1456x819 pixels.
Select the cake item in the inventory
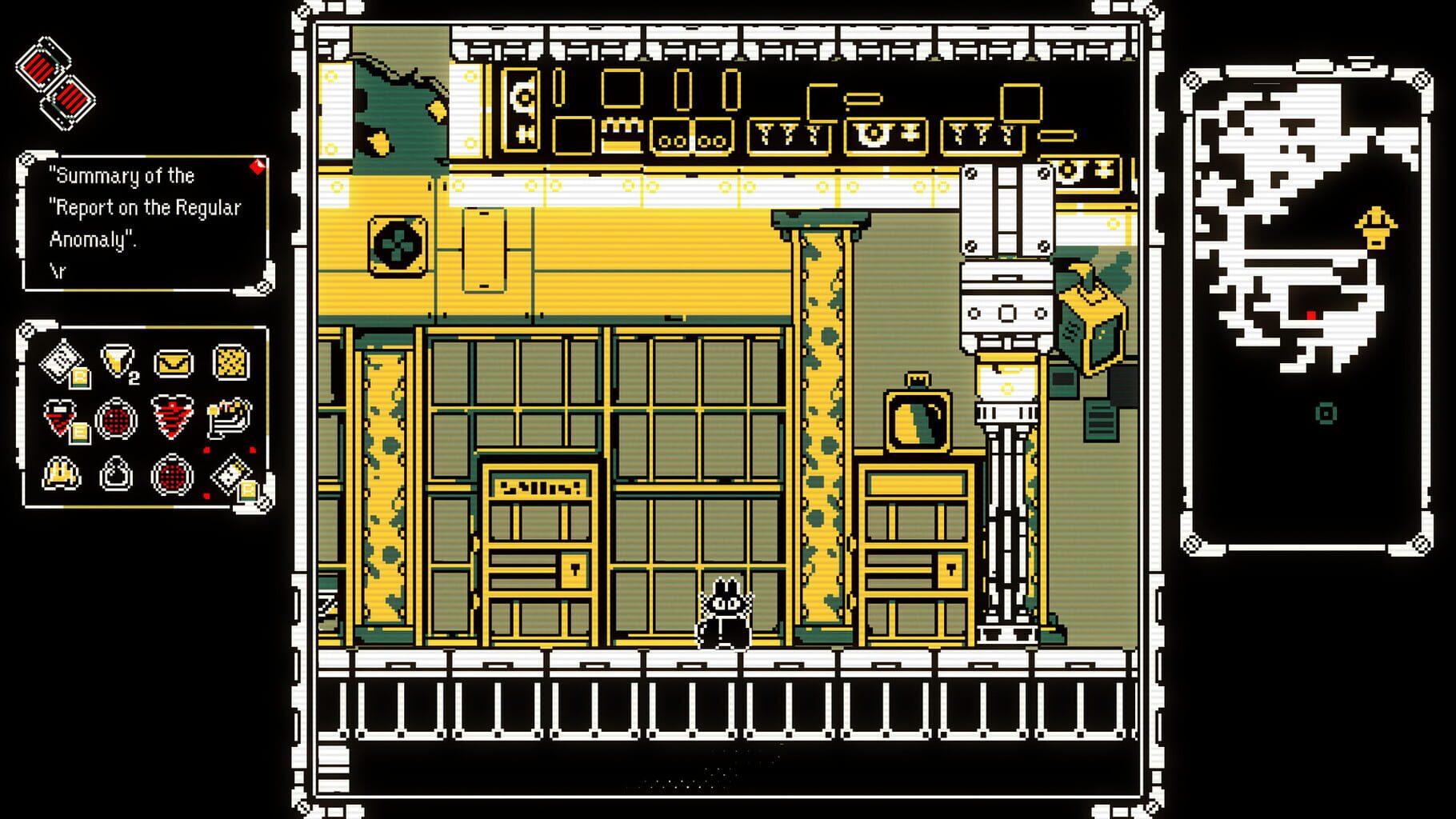tap(227, 419)
